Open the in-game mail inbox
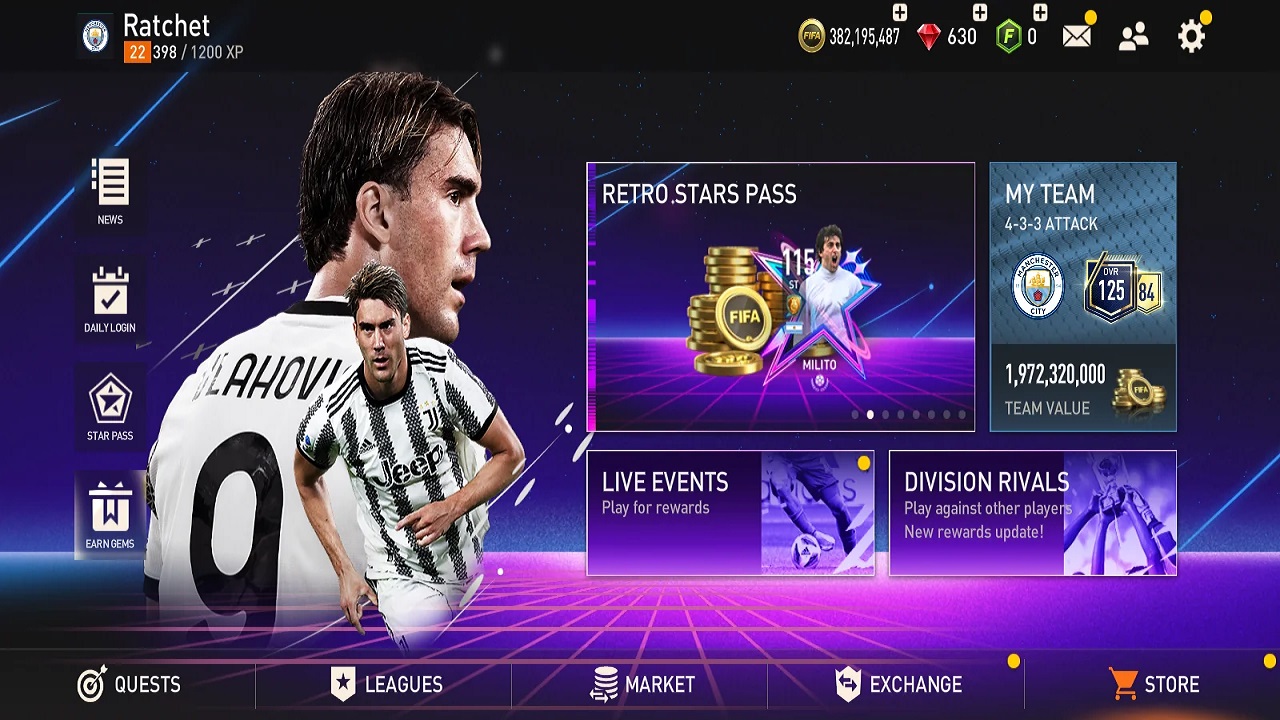Screen dimensions: 1280x720 [x=1075, y=33]
